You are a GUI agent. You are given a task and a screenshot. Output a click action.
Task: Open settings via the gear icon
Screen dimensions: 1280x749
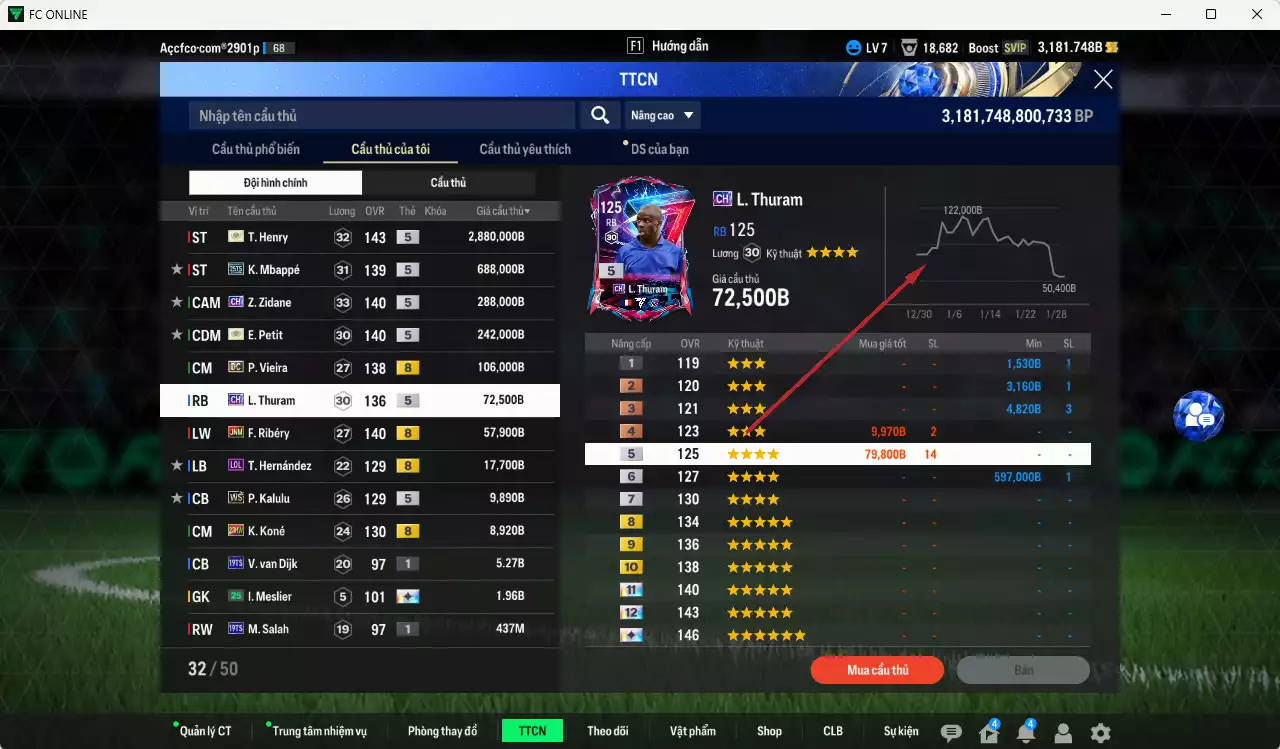pyautogui.click(x=1100, y=731)
